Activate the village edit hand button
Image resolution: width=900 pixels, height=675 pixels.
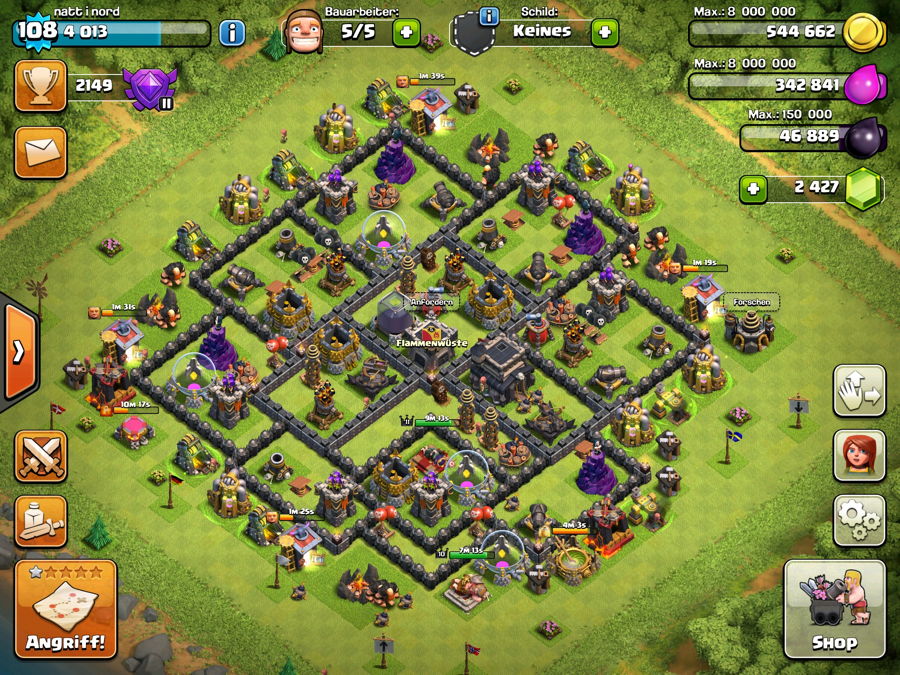coord(859,390)
